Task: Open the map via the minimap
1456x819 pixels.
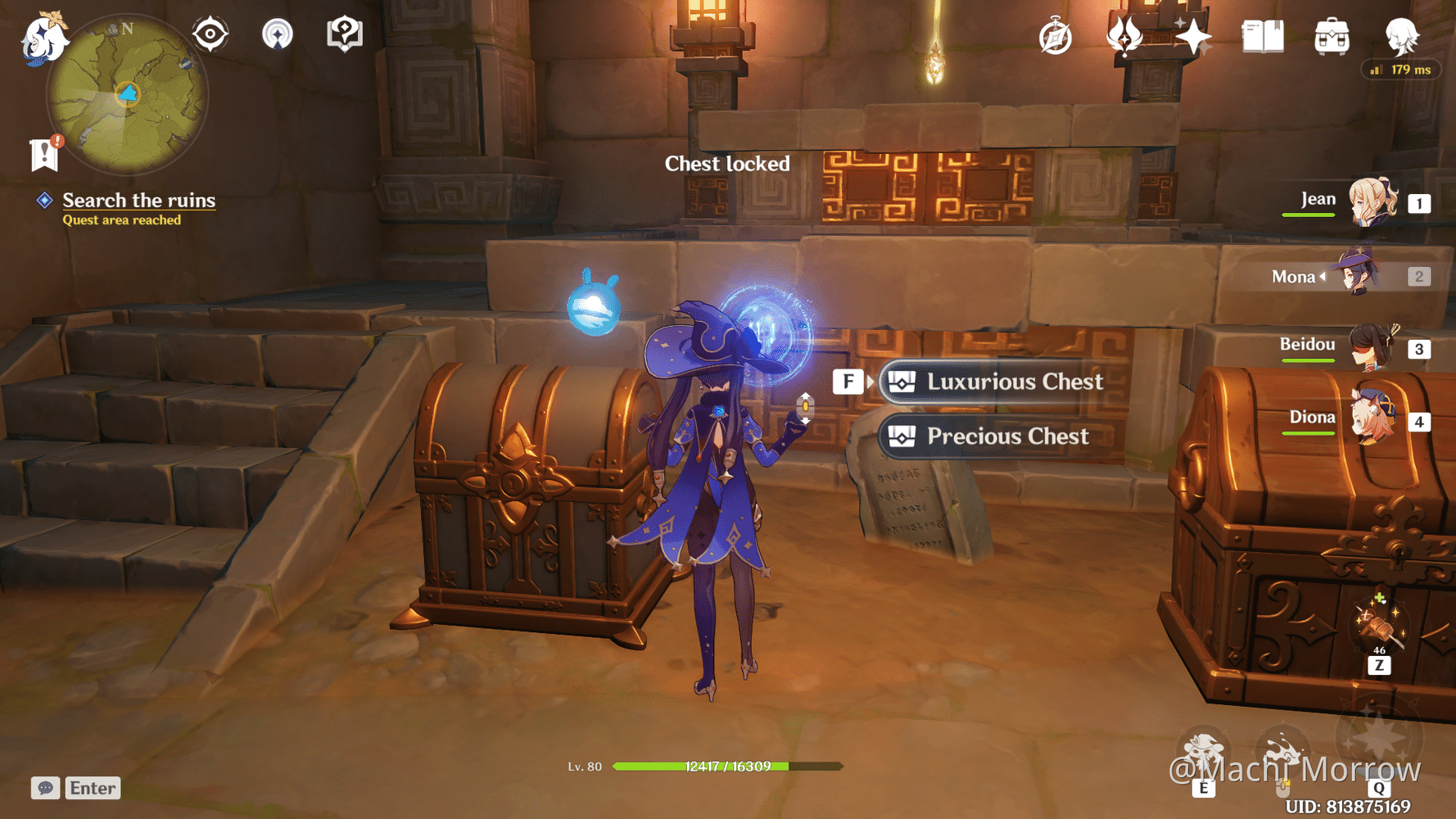Action: (127, 94)
